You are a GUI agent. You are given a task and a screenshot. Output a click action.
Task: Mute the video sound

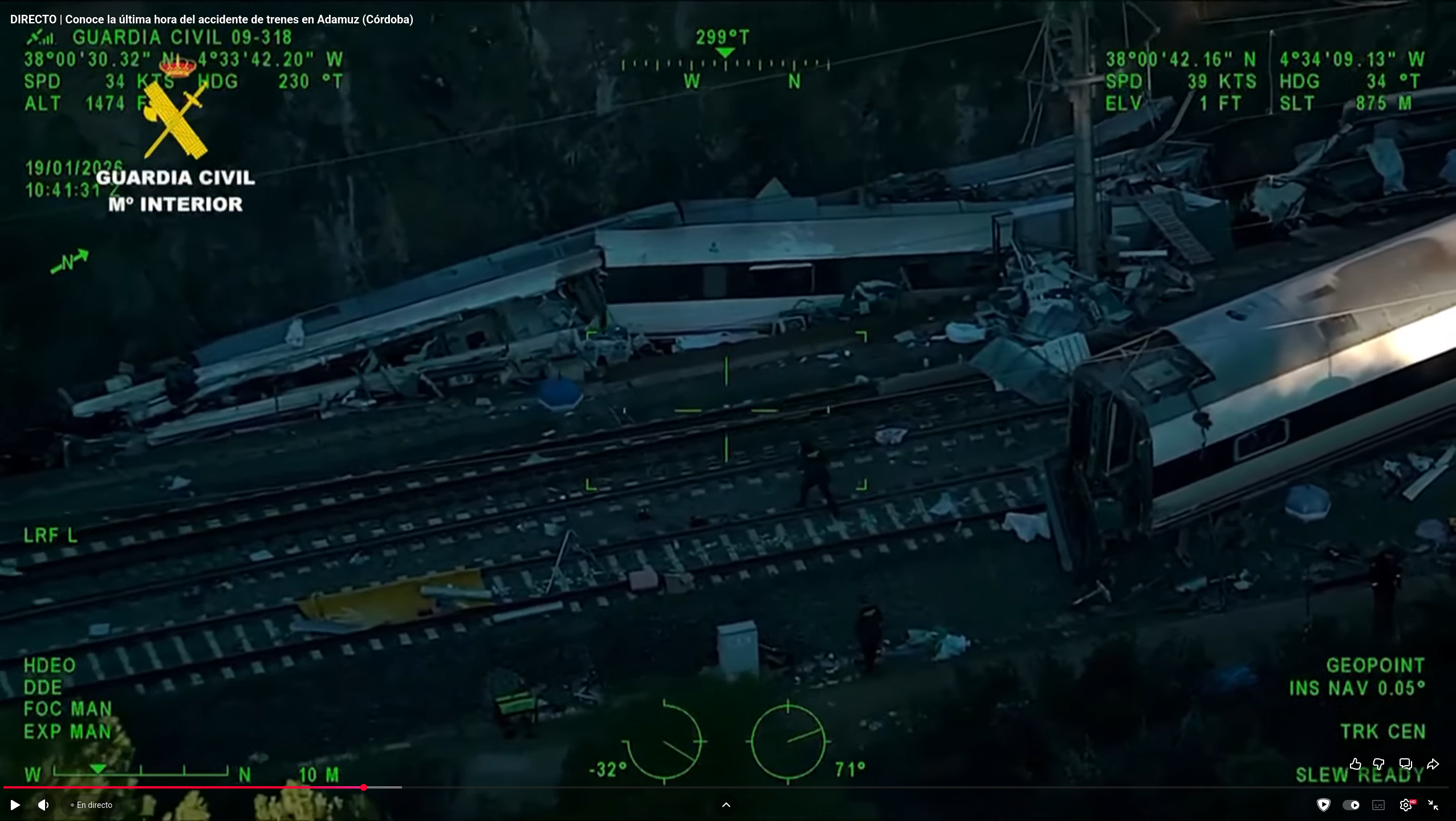click(43, 805)
